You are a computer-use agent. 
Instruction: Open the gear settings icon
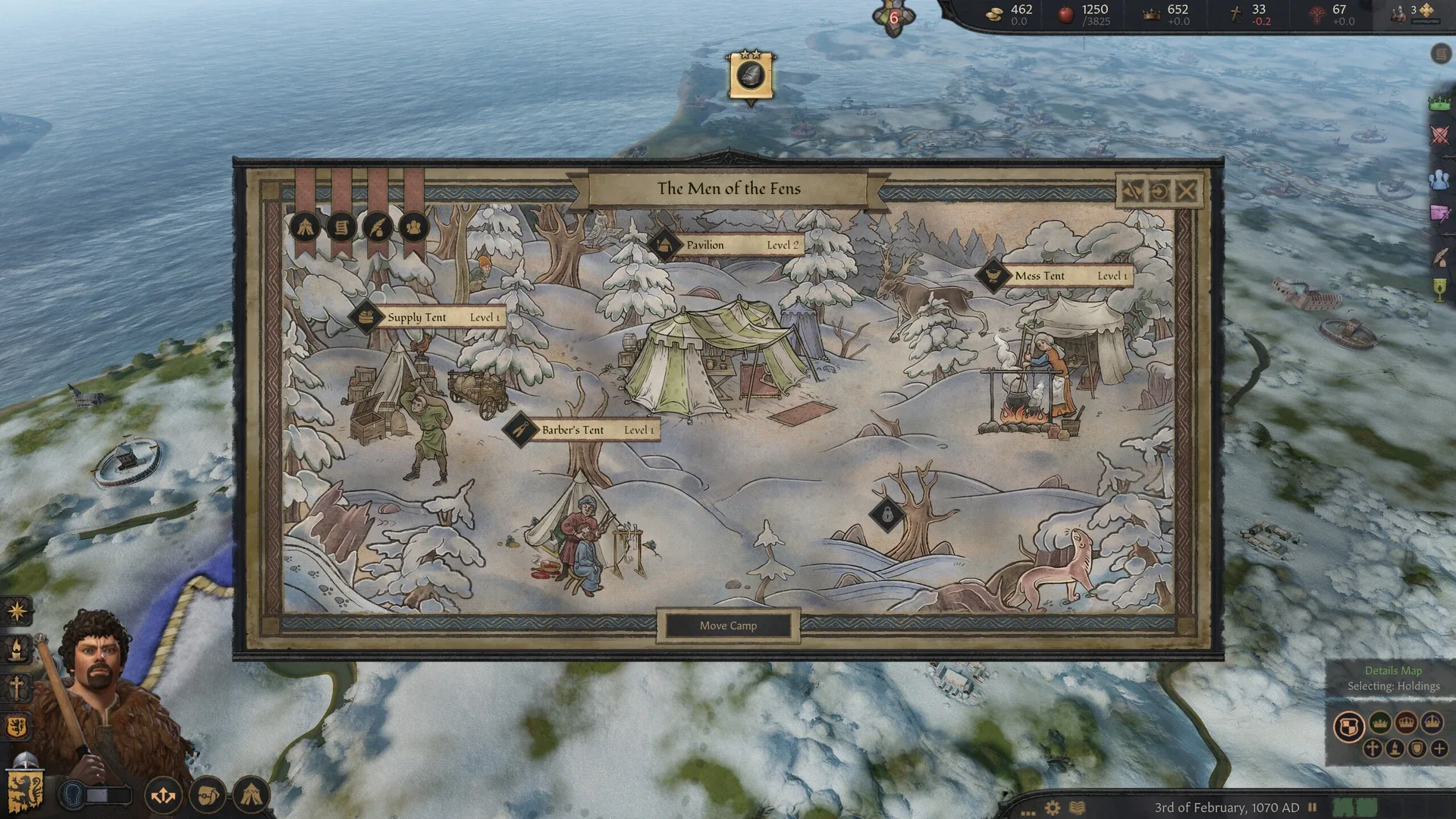tap(1053, 808)
